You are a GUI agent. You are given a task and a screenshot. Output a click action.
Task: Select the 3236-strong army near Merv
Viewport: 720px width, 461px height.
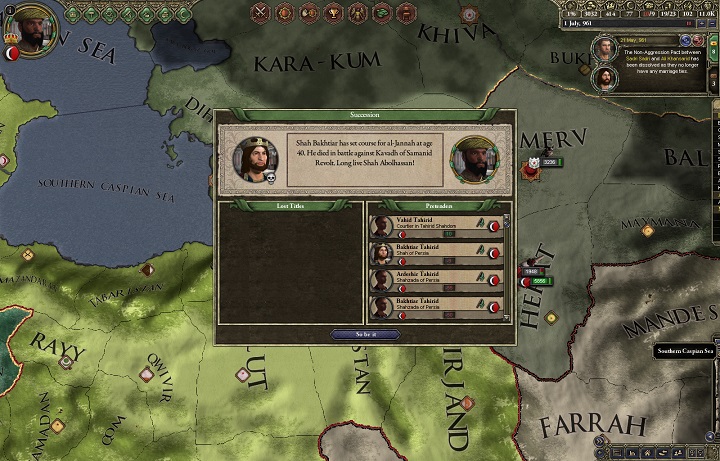(x=549, y=162)
